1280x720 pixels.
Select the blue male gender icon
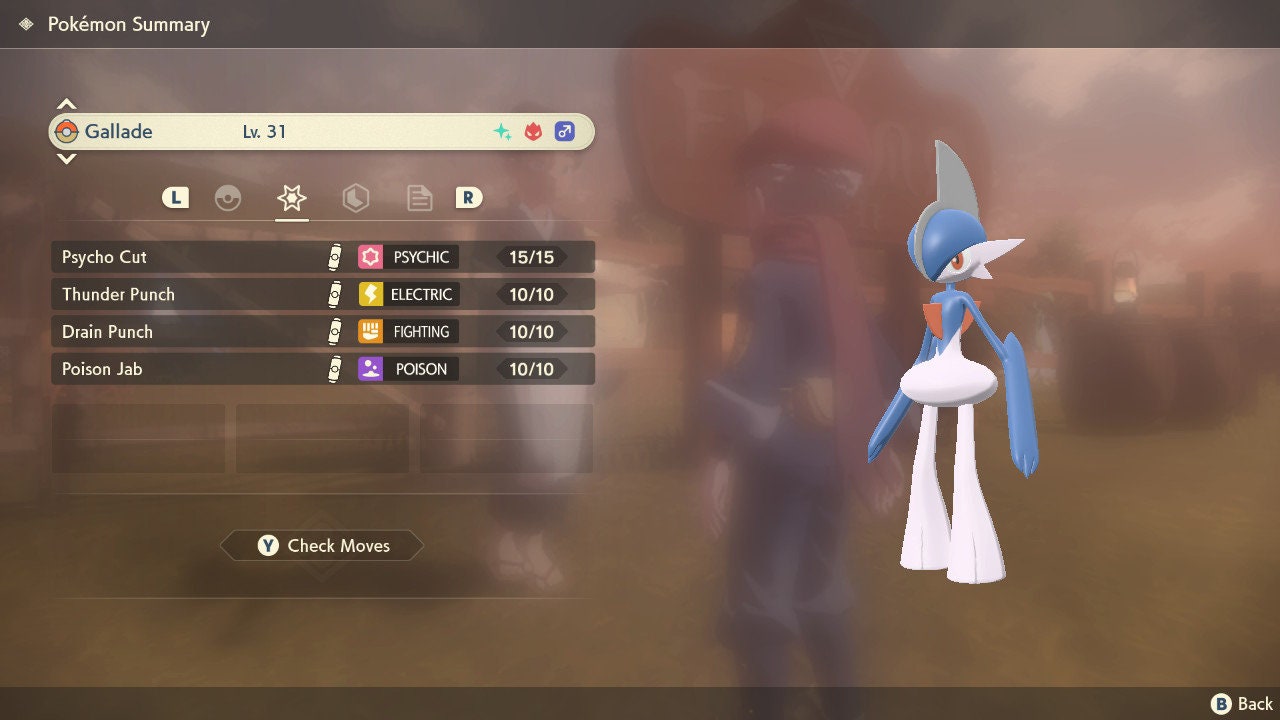[563, 130]
